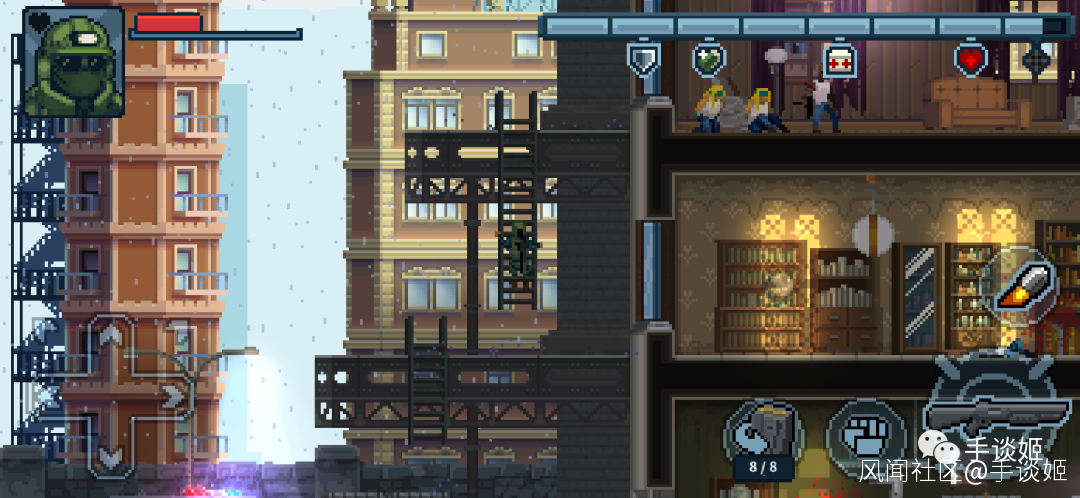Tap the dark crosshair icon under the bar
The image size is (1080, 498).
click(1036, 59)
